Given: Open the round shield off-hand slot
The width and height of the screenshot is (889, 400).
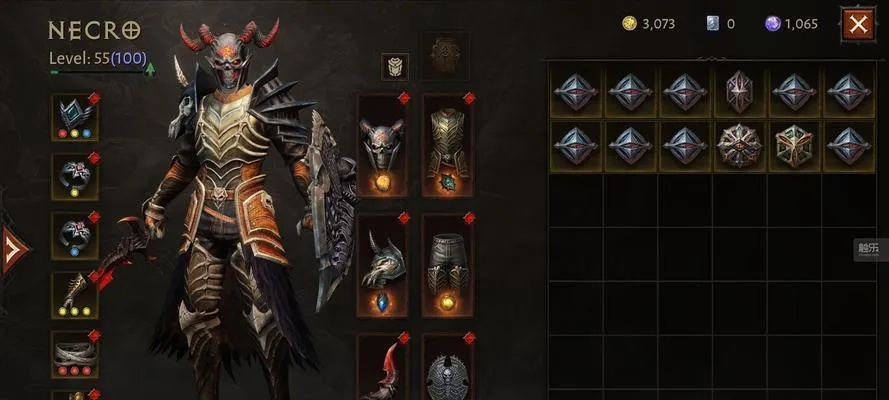Looking at the screenshot, I should tap(447, 372).
